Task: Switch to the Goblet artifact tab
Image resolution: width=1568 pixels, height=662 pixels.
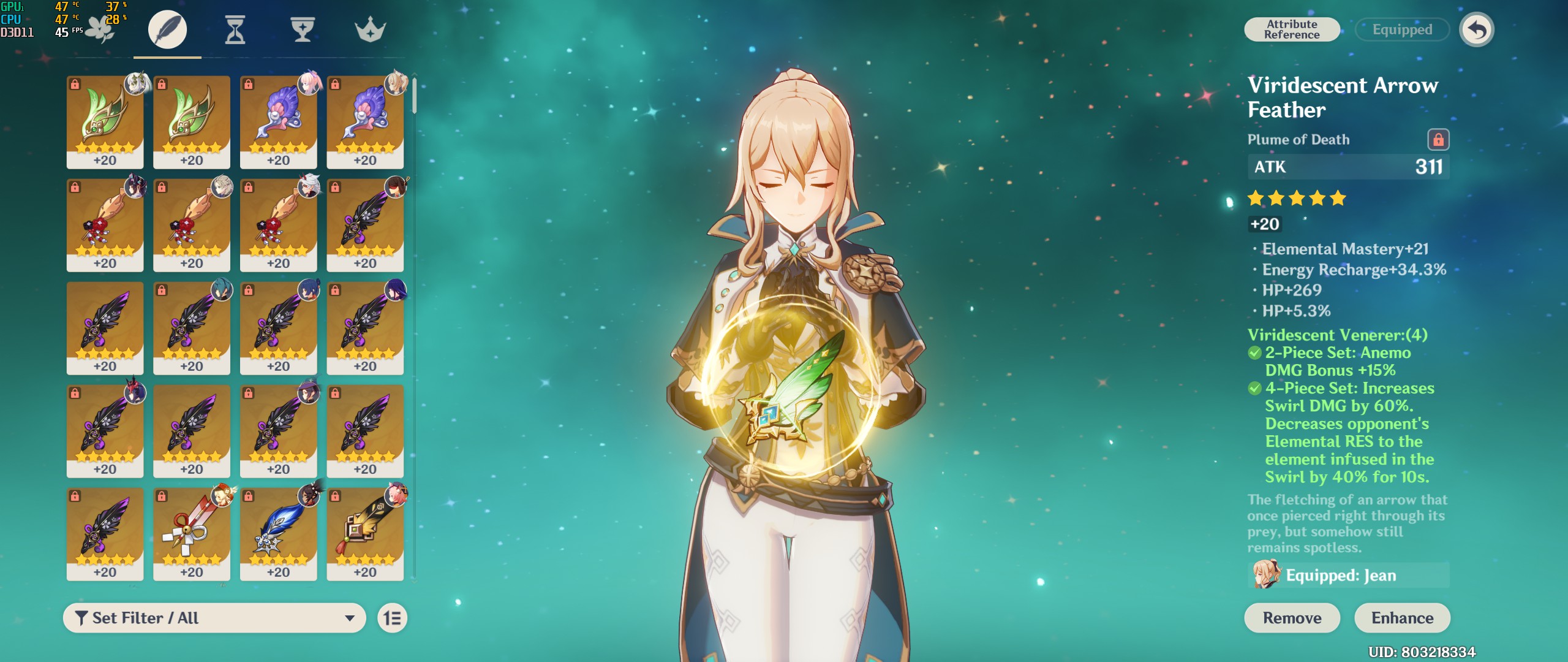Action: coord(303,29)
